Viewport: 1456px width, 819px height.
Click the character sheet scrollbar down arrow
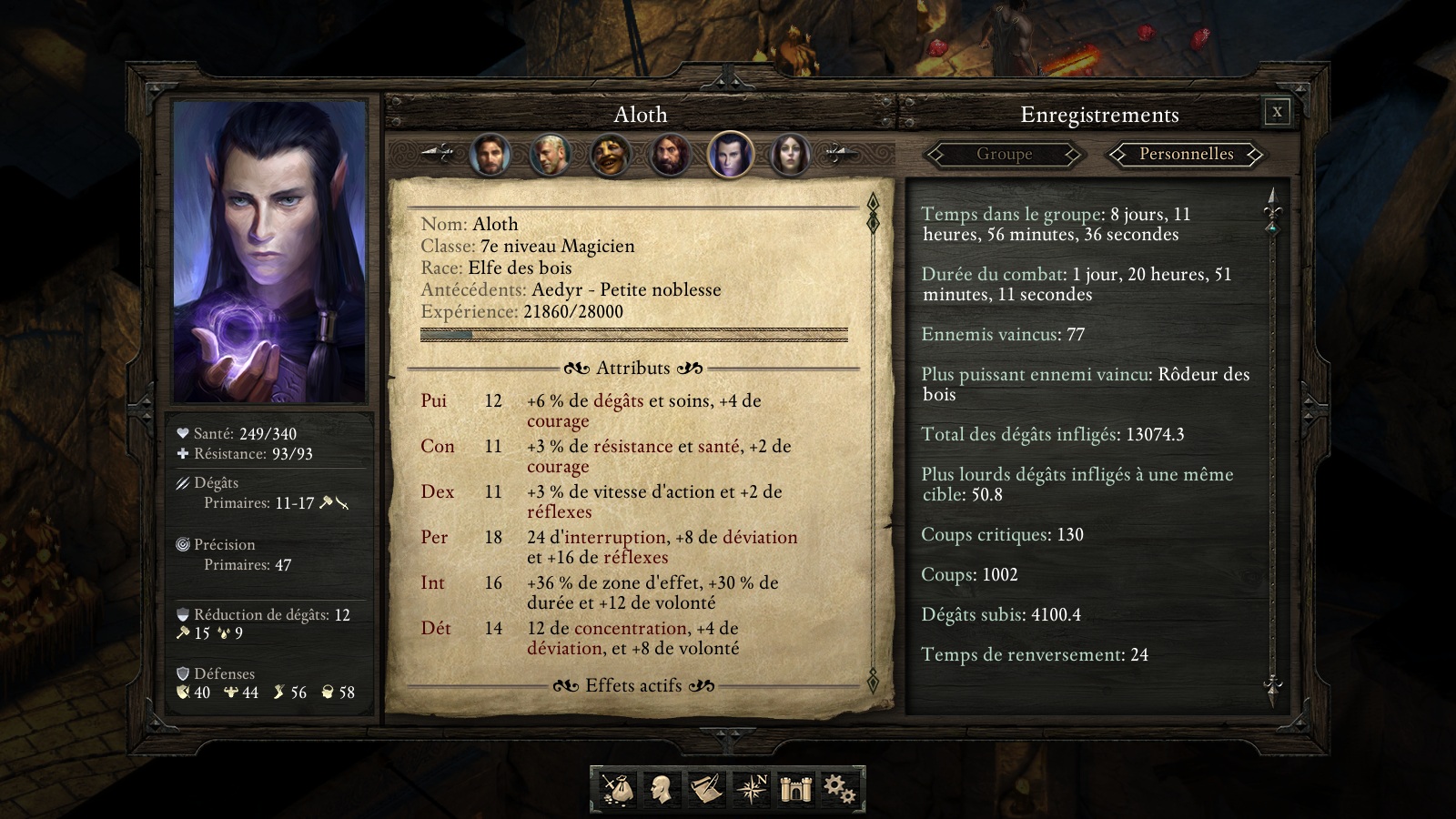point(873,679)
